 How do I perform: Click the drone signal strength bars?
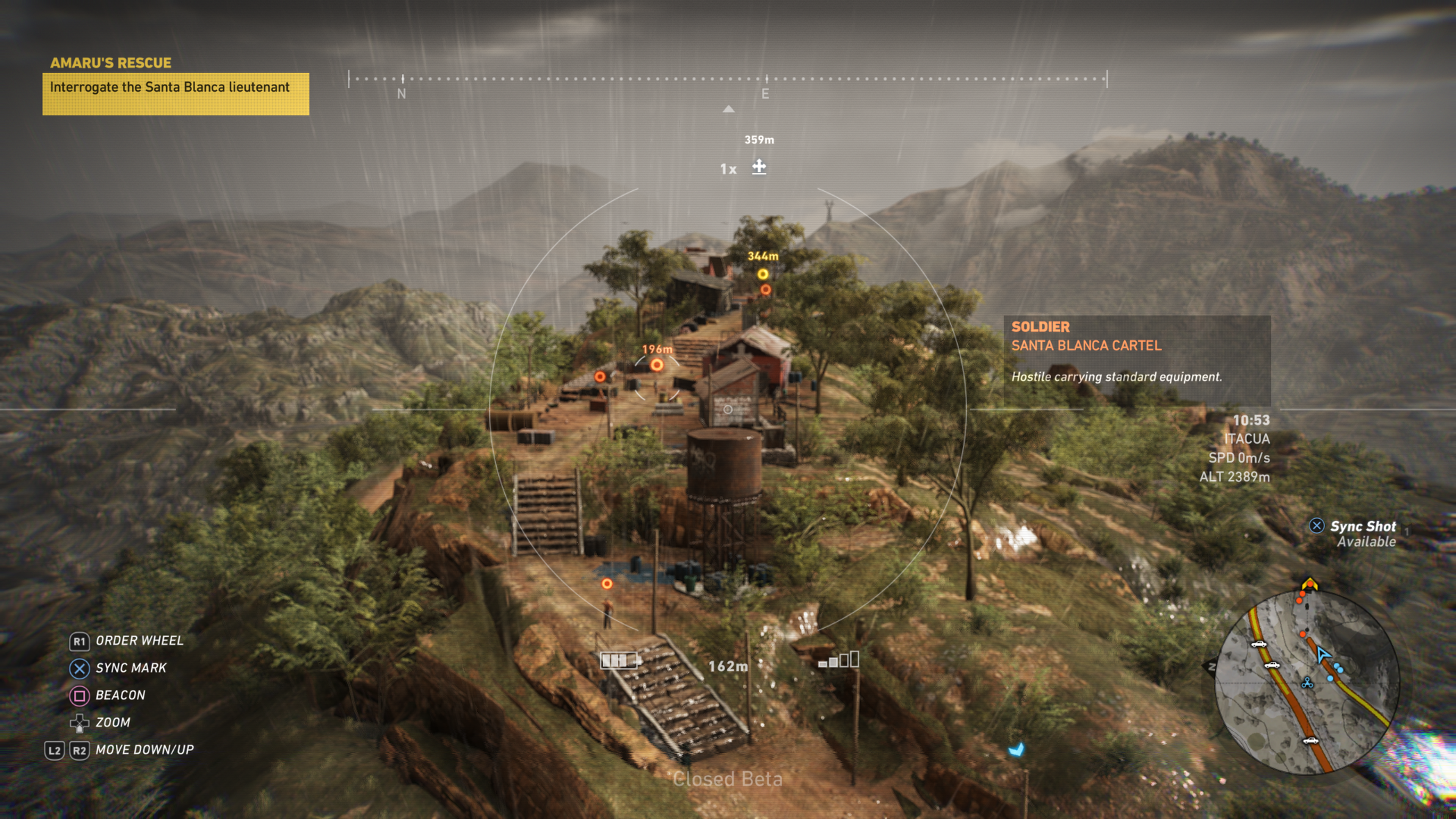839,660
